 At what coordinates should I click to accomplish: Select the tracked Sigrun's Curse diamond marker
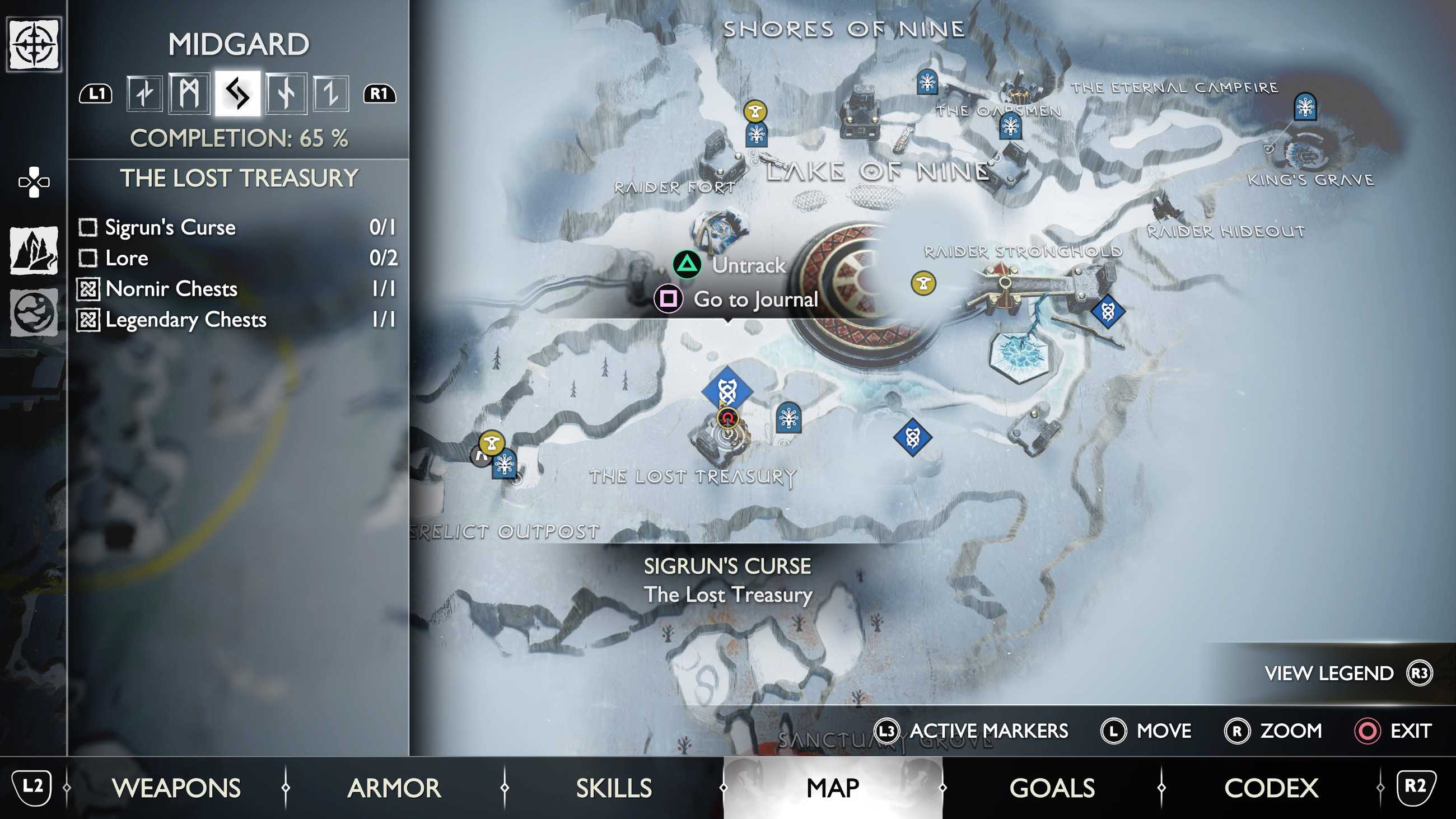point(727,390)
